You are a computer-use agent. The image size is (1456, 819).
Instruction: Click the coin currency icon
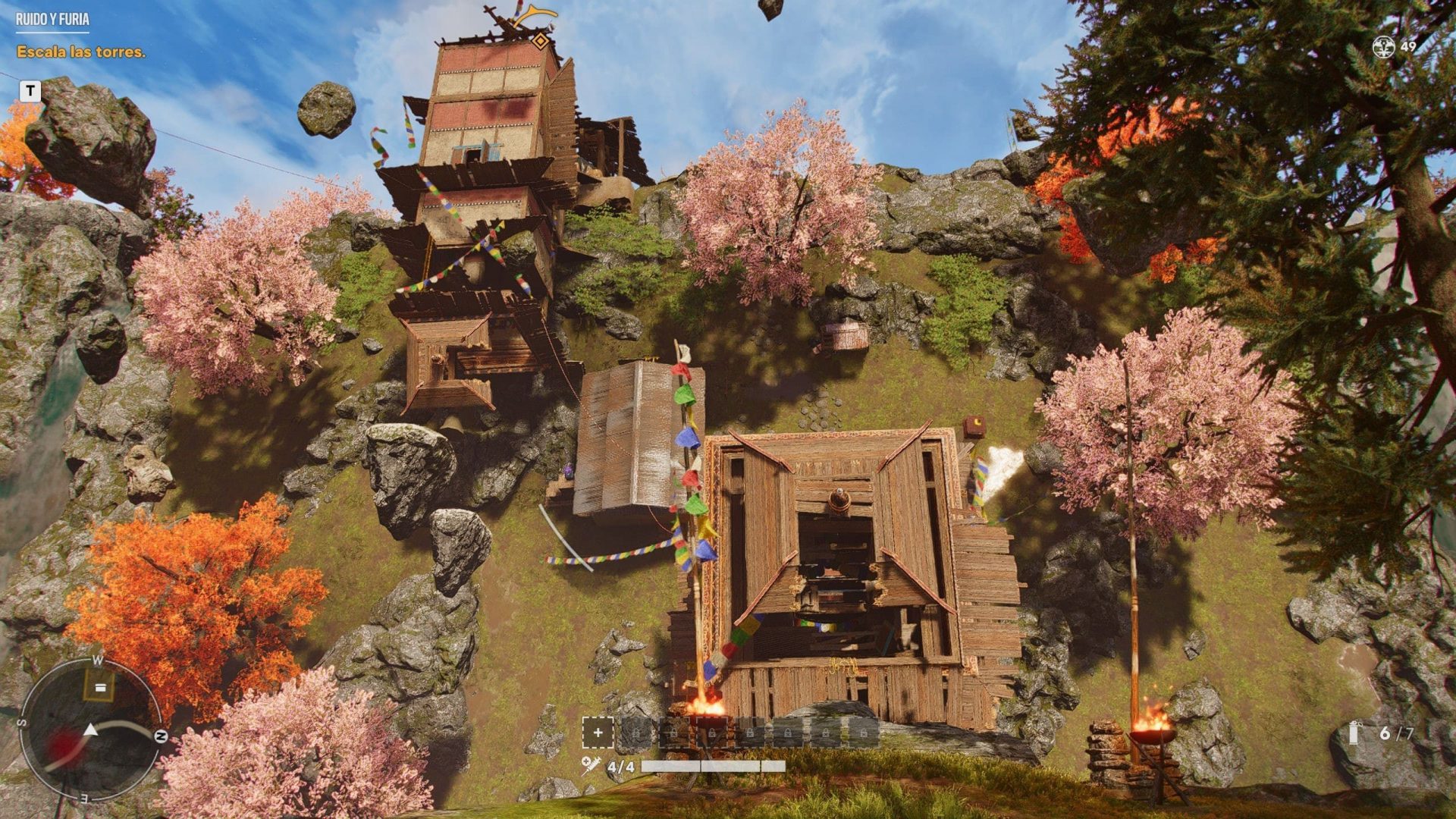pos(1383,47)
